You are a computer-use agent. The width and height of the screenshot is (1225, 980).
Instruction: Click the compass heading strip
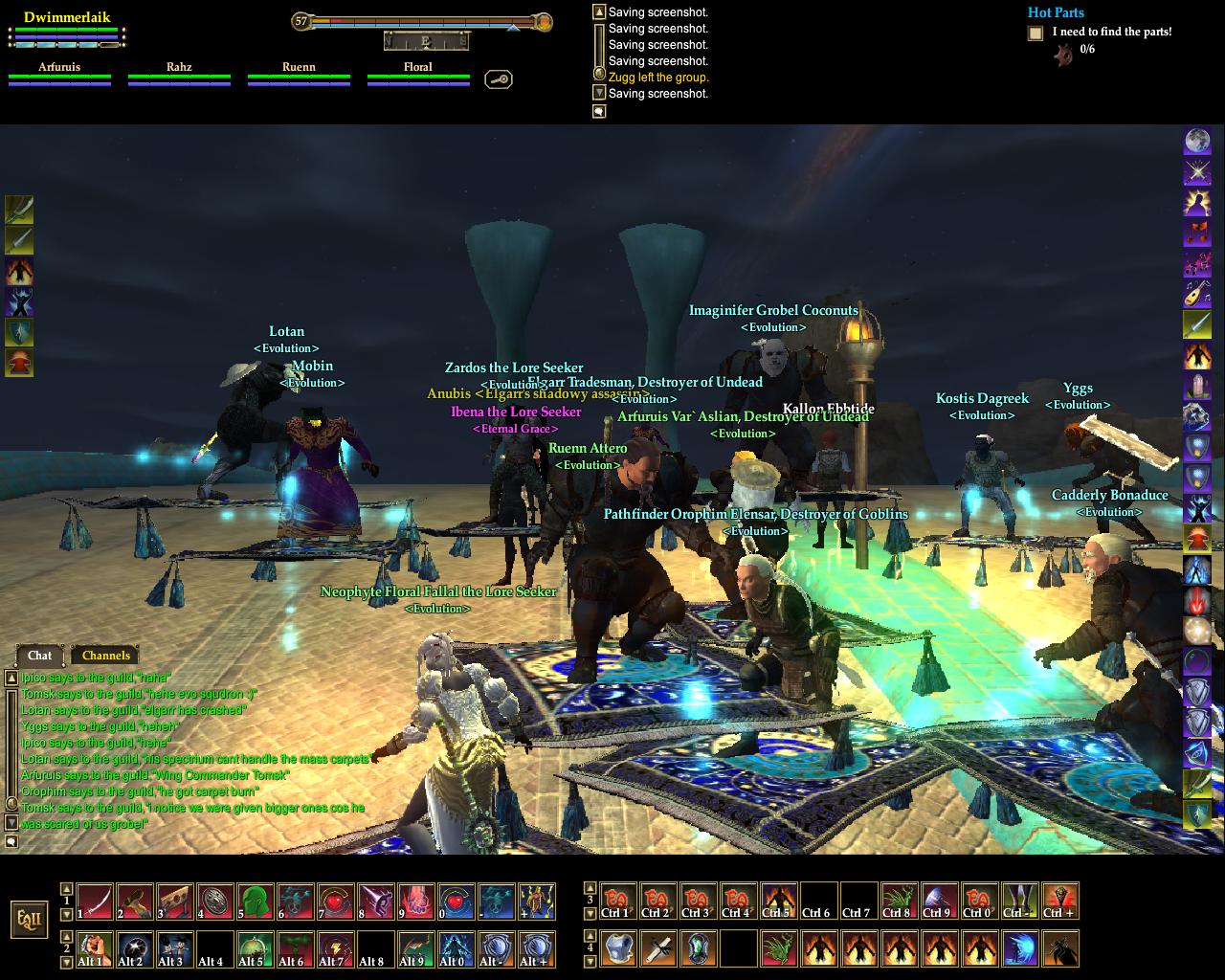(426, 40)
